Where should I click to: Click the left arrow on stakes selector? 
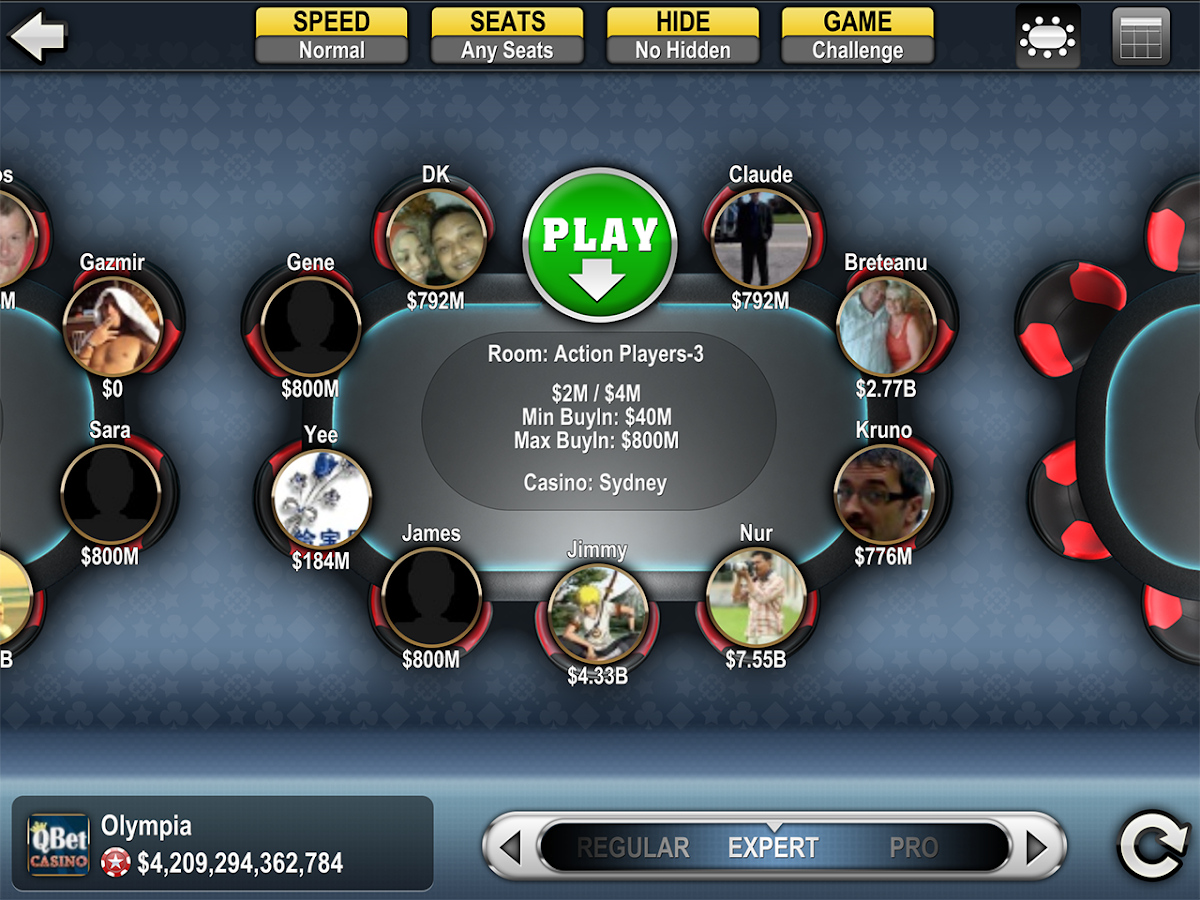coord(510,848)
